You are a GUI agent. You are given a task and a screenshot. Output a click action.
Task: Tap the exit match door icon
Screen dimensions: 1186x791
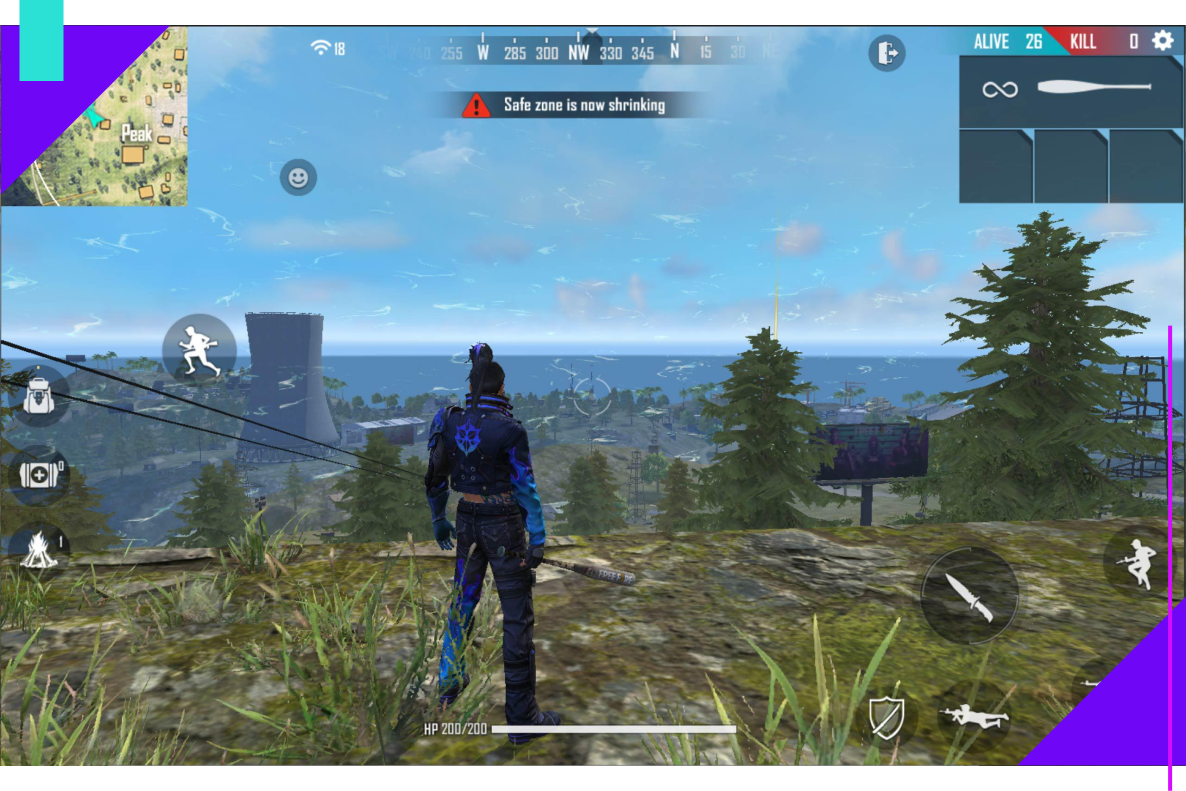click(886, 53)
